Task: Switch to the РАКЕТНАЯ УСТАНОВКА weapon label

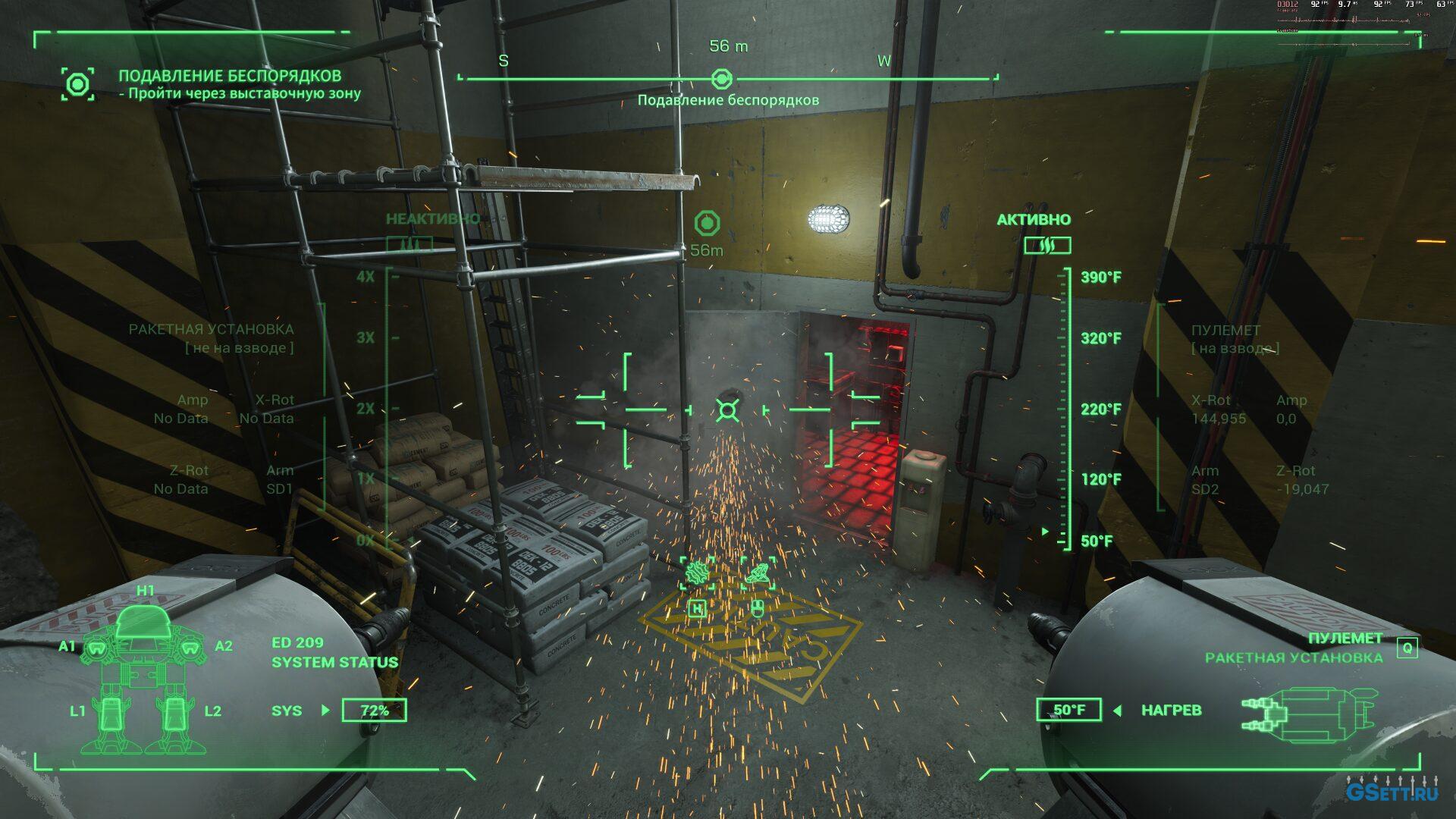Action: click(1293, 657)
